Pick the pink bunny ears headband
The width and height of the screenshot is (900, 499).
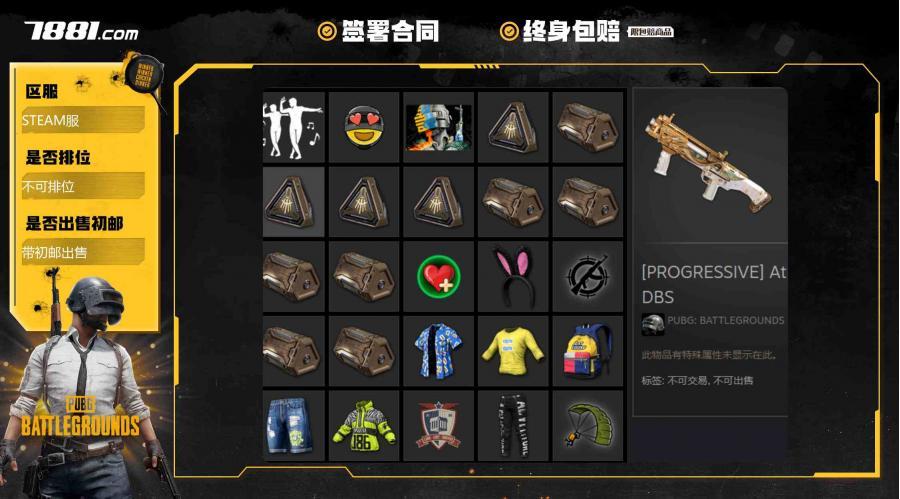click(x=512, y=275)
